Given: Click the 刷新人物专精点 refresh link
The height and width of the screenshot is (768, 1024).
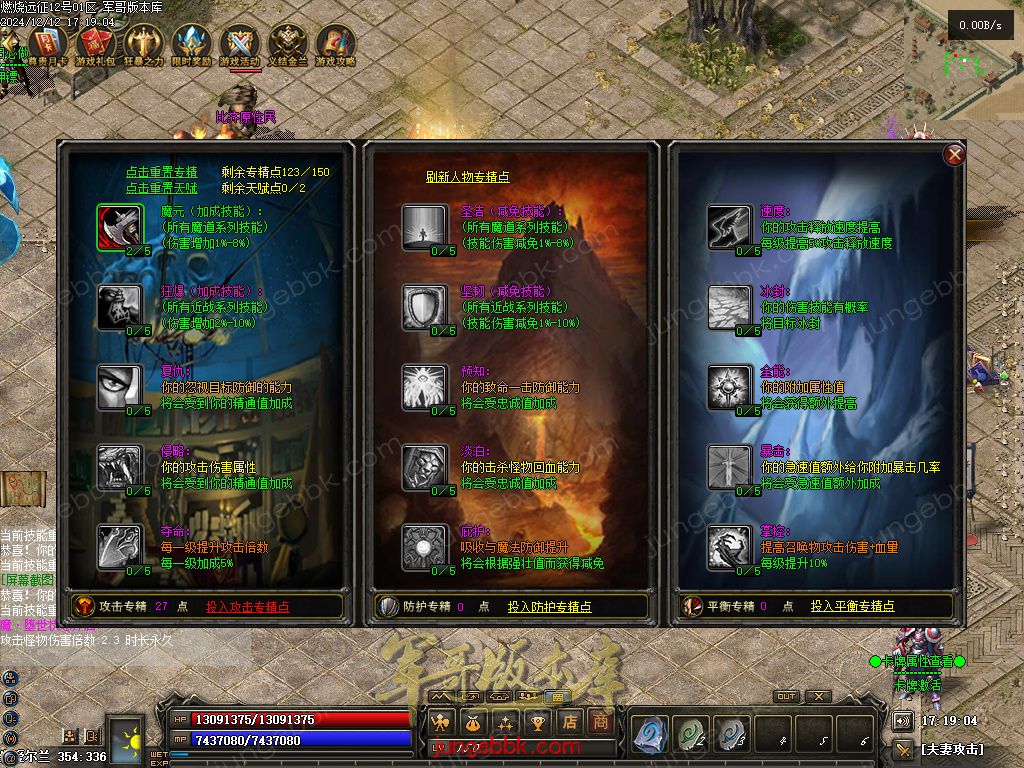Looking at the screenshot, I should click(467, 177).
